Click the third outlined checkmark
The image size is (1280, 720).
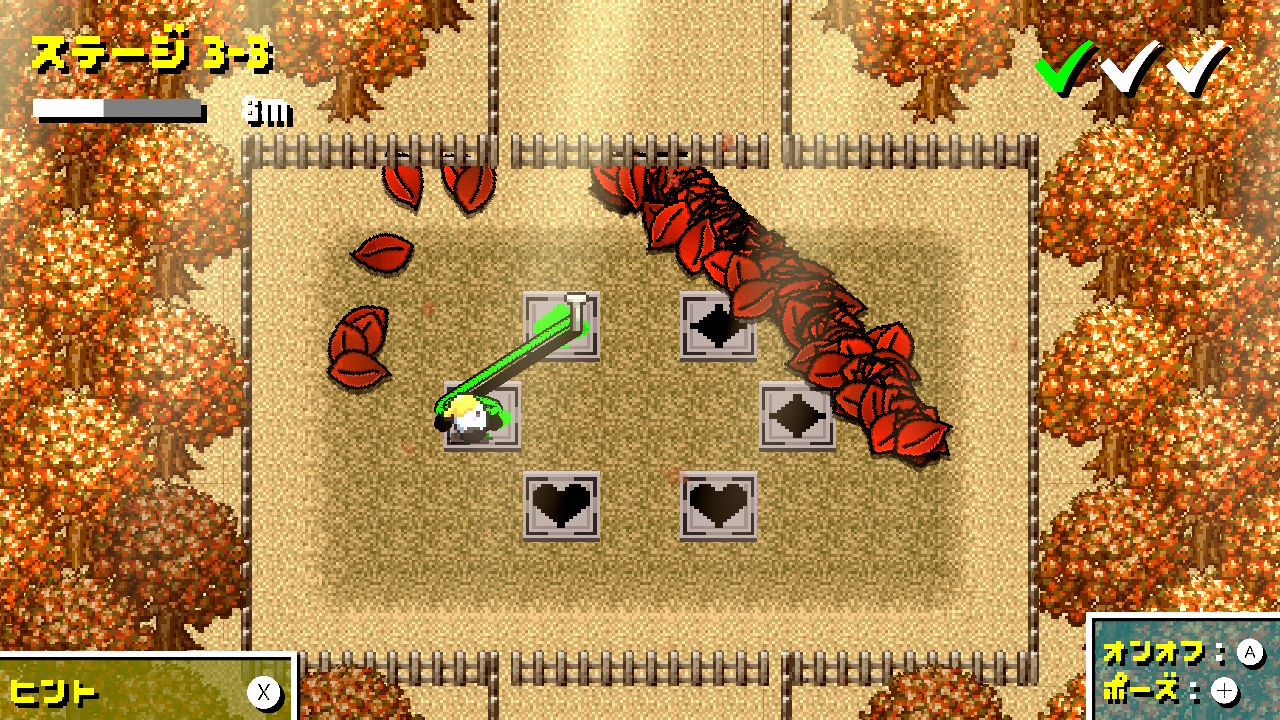(1191, 70)
